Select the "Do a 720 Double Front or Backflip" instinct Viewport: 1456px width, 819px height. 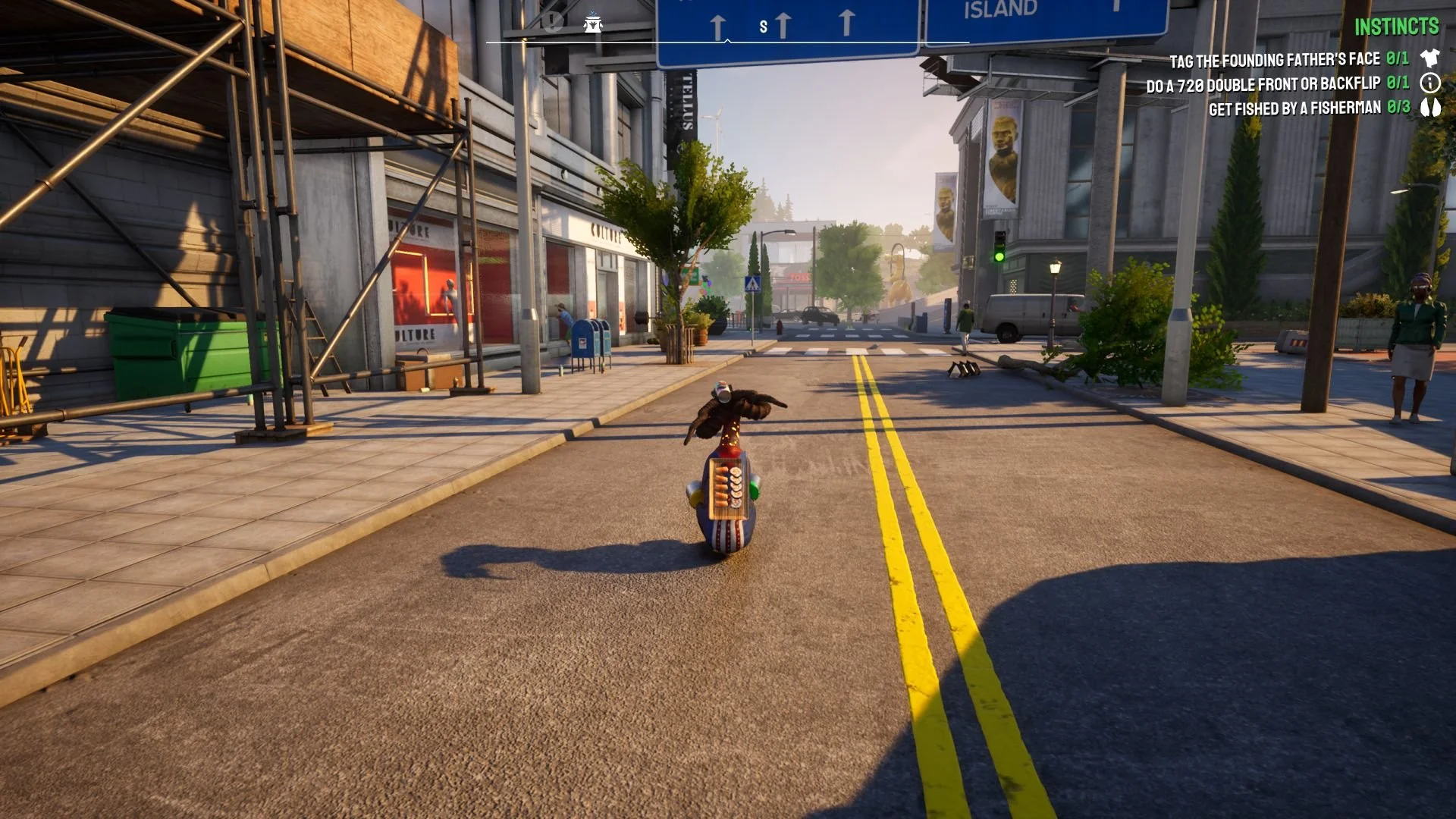pos(1263,84)
